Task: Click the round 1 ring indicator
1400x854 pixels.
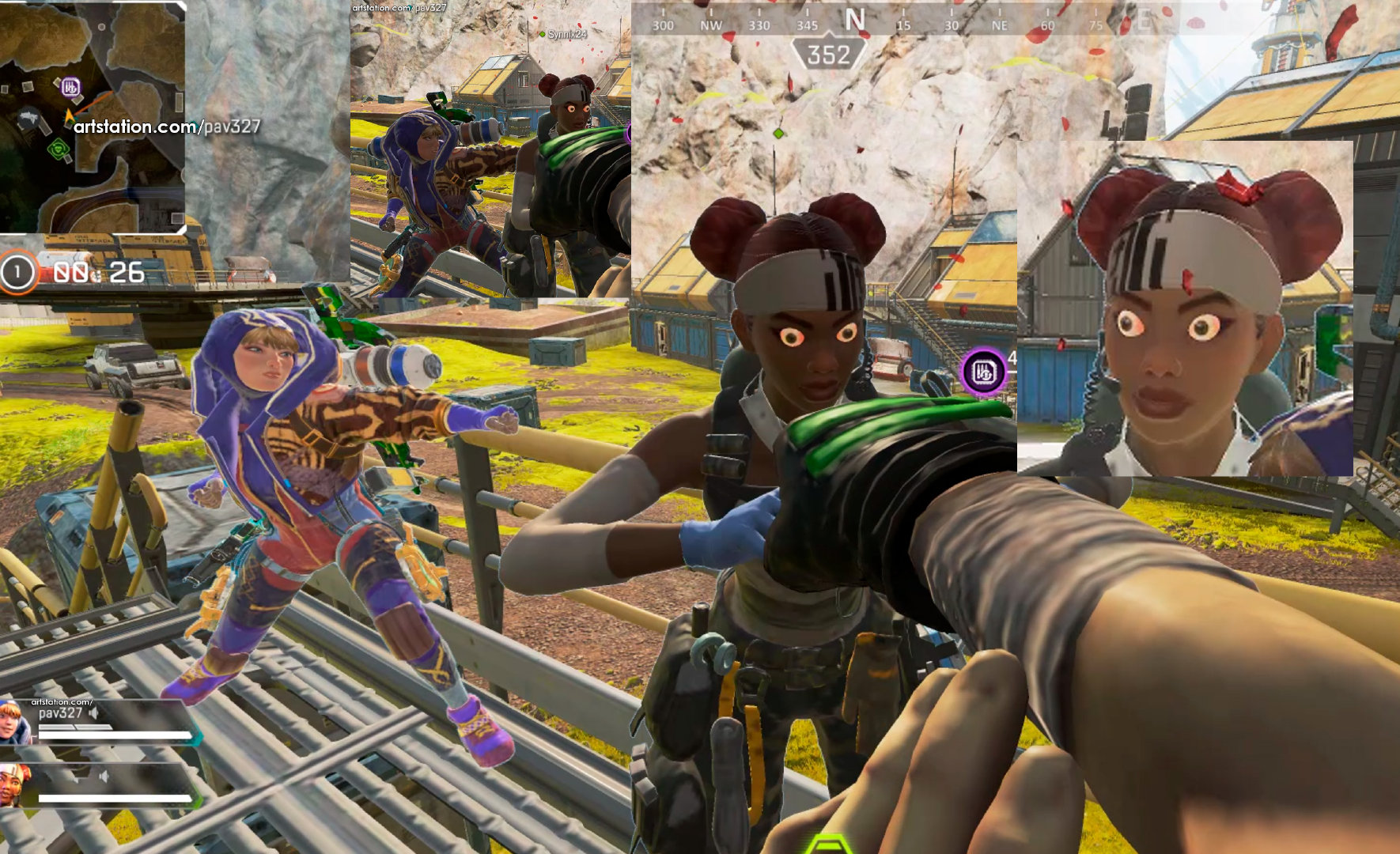Action: click(17, 272)
